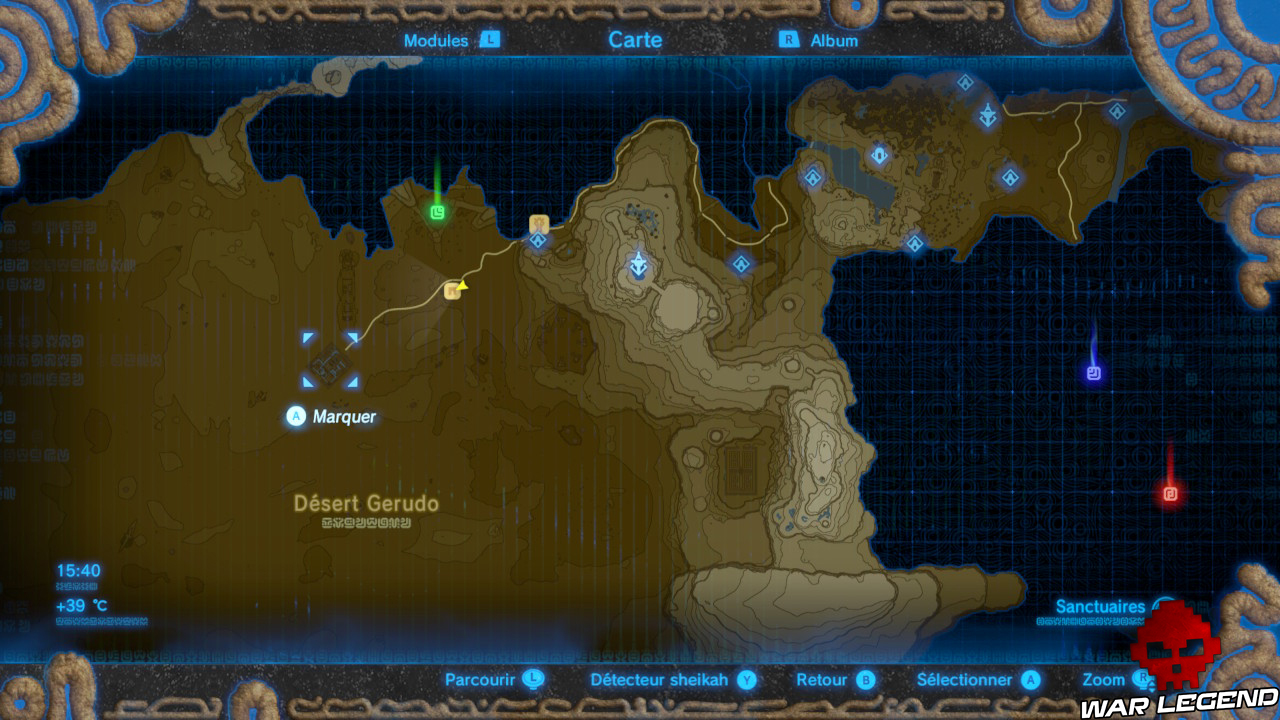Viewport: 1280px width, 720px height.
Task: Click the shrine icon near the green waypoint
Action: click(x=537, y=242)
